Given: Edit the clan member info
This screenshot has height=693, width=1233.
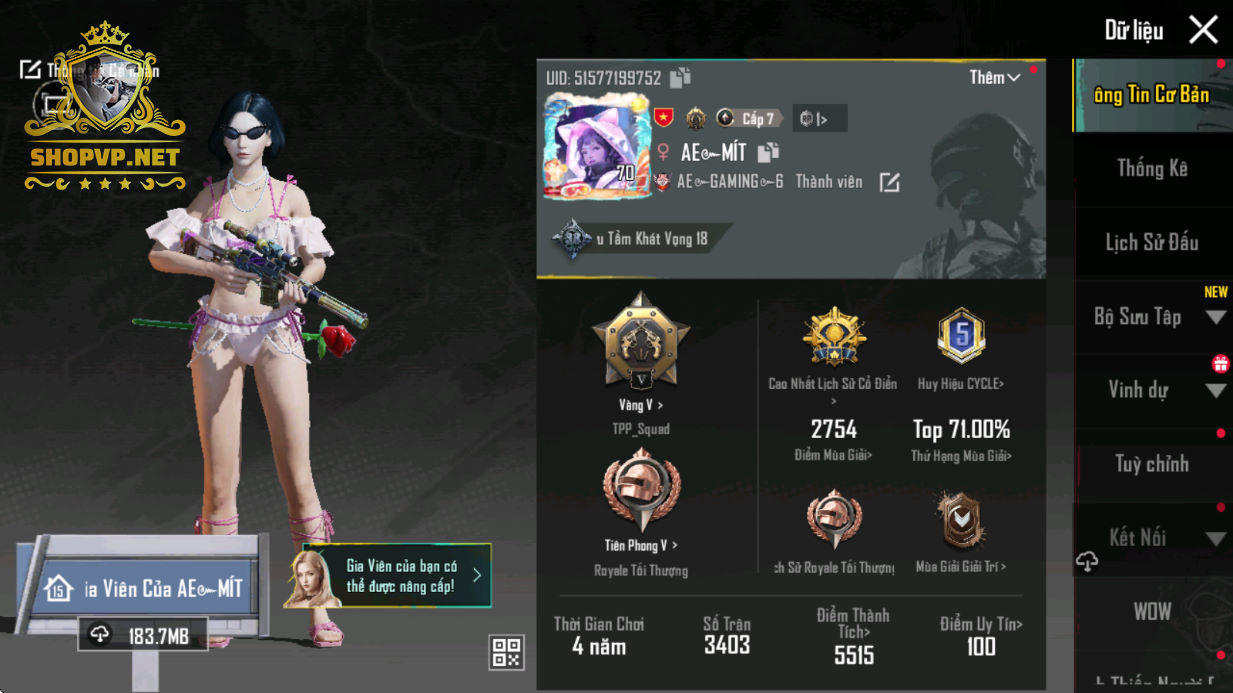Looking at the screenshot, I should click(889, 182).
